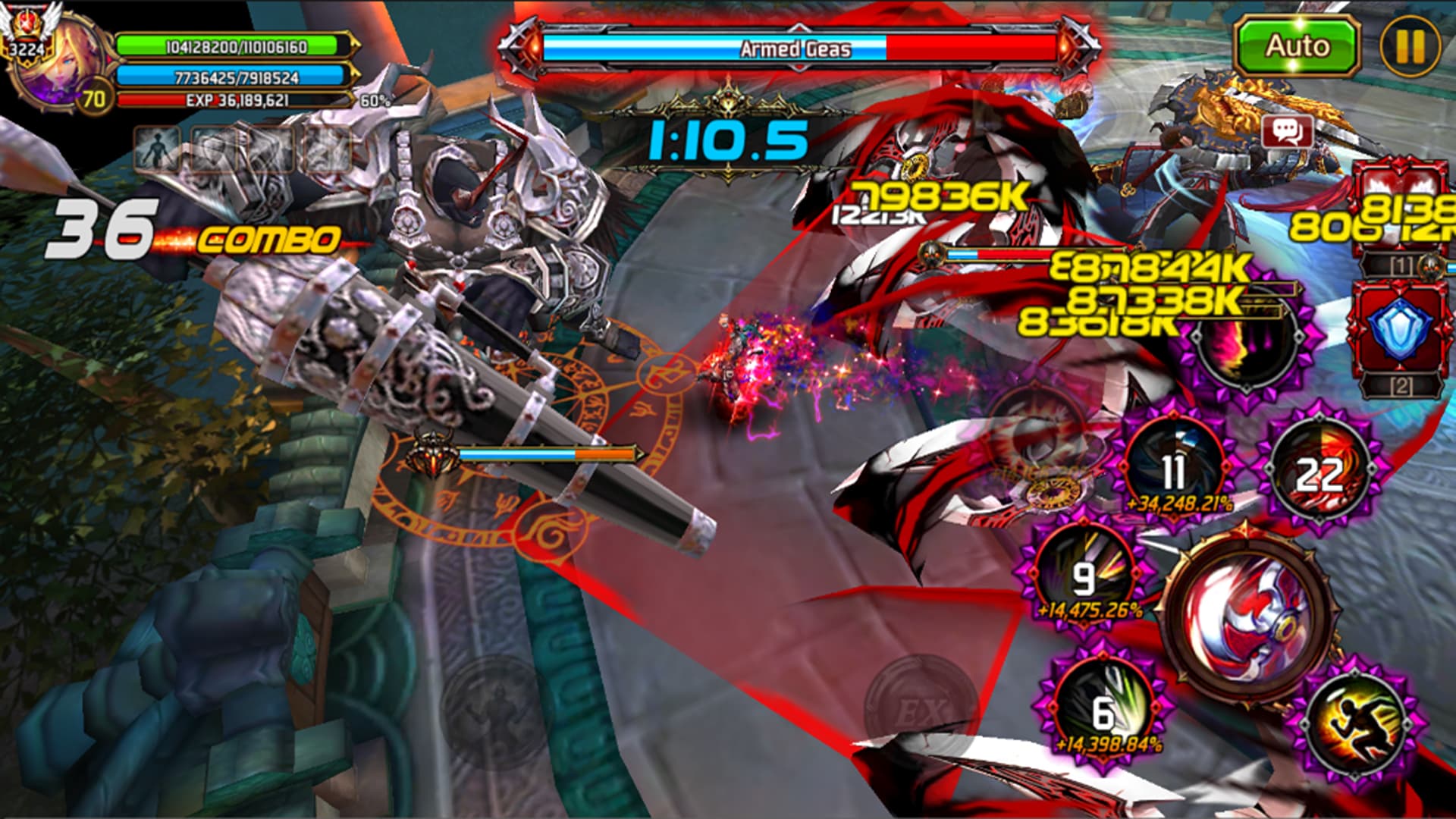Pause the battle

pos(1413,47)
